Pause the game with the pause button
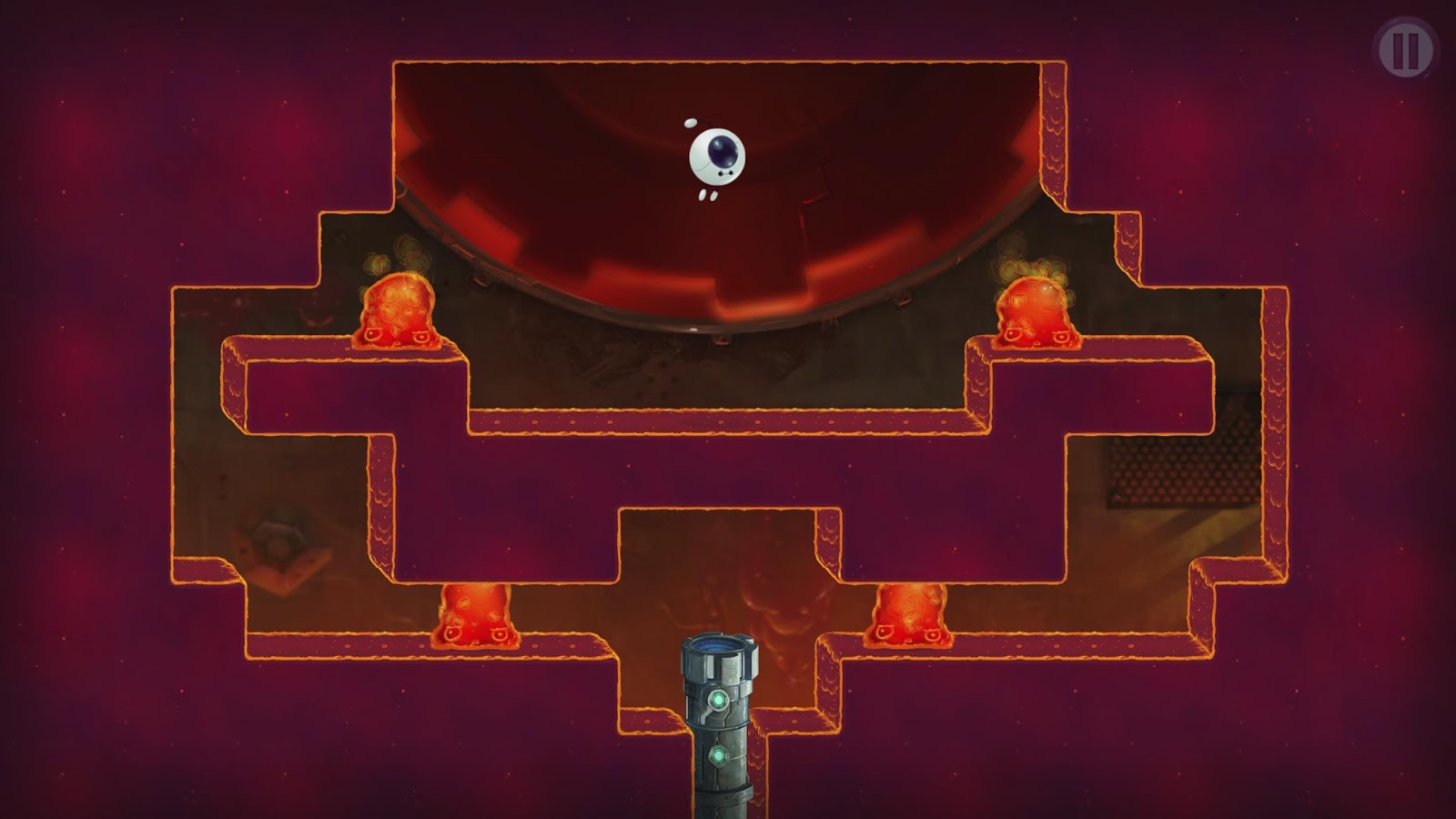 click(1405, 50)
